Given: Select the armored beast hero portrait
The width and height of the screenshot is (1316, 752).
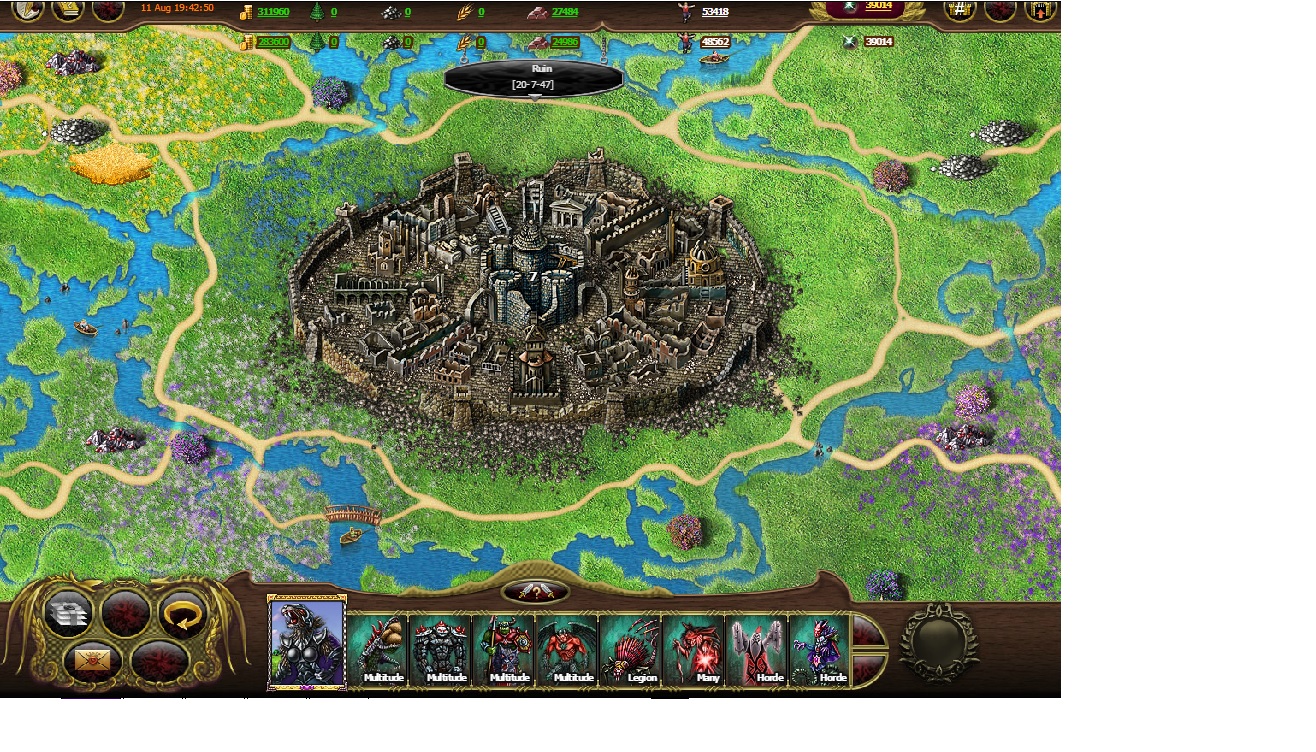Looking at the screenshot, I should [307, 642].
